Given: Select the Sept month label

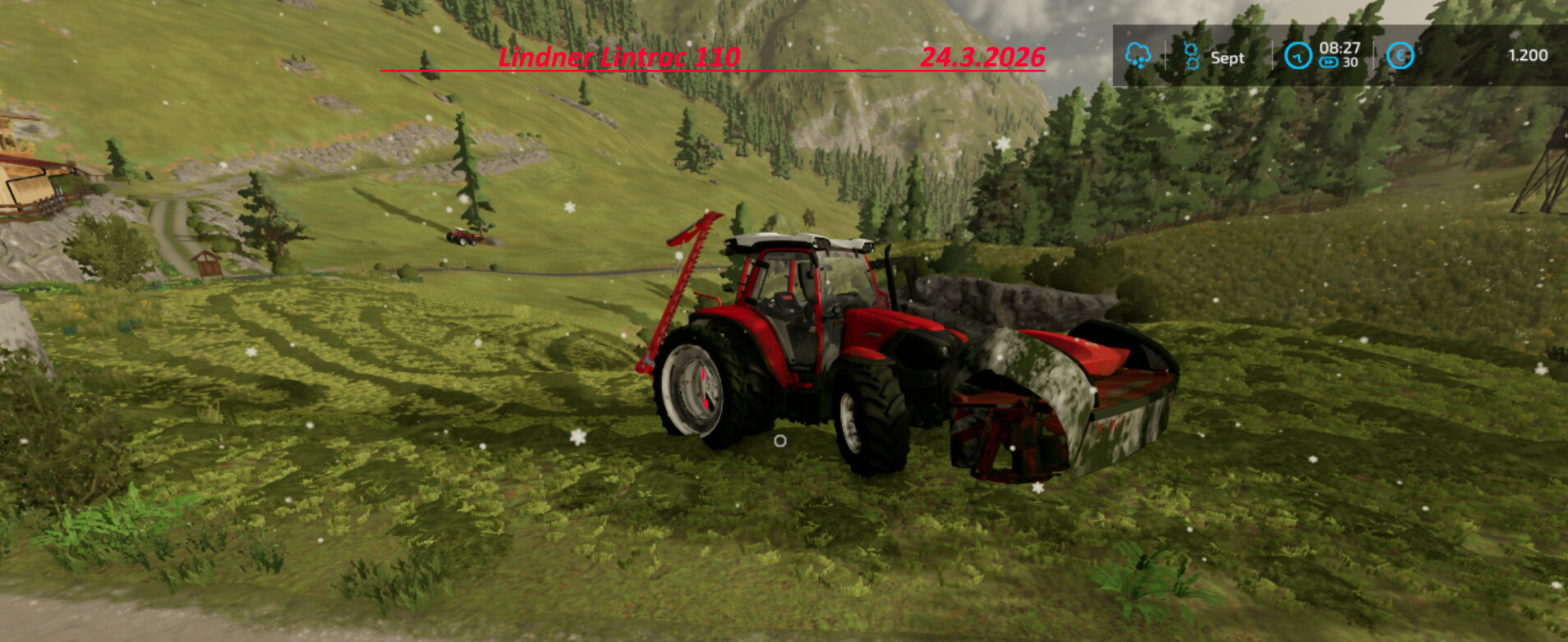Looking at the screenshot, I should click(x=1227, y=56).
